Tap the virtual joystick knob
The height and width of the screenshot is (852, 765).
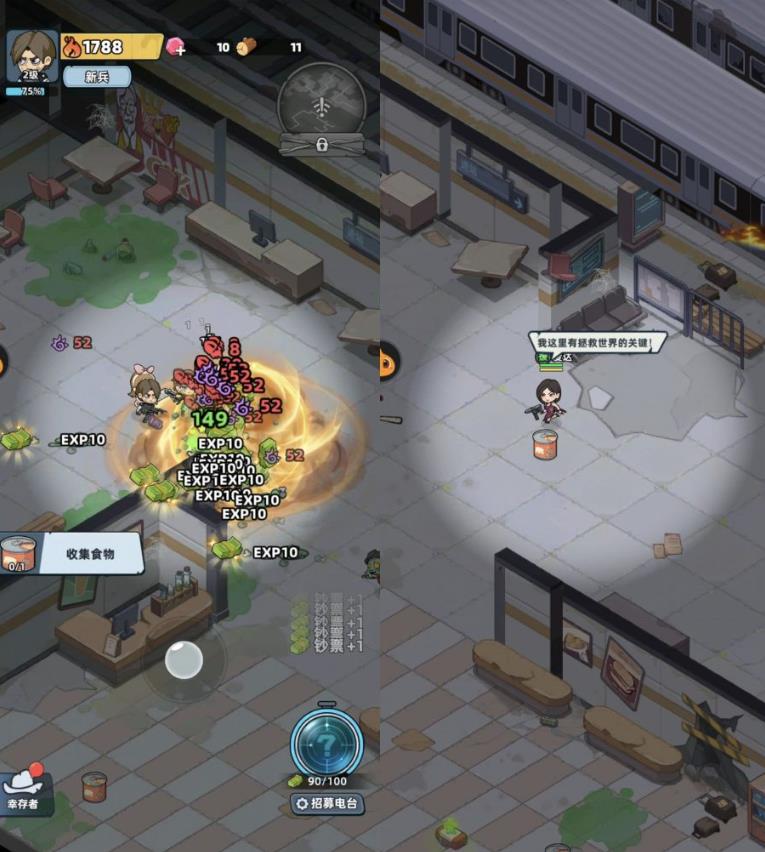click(x=184, y=660)
